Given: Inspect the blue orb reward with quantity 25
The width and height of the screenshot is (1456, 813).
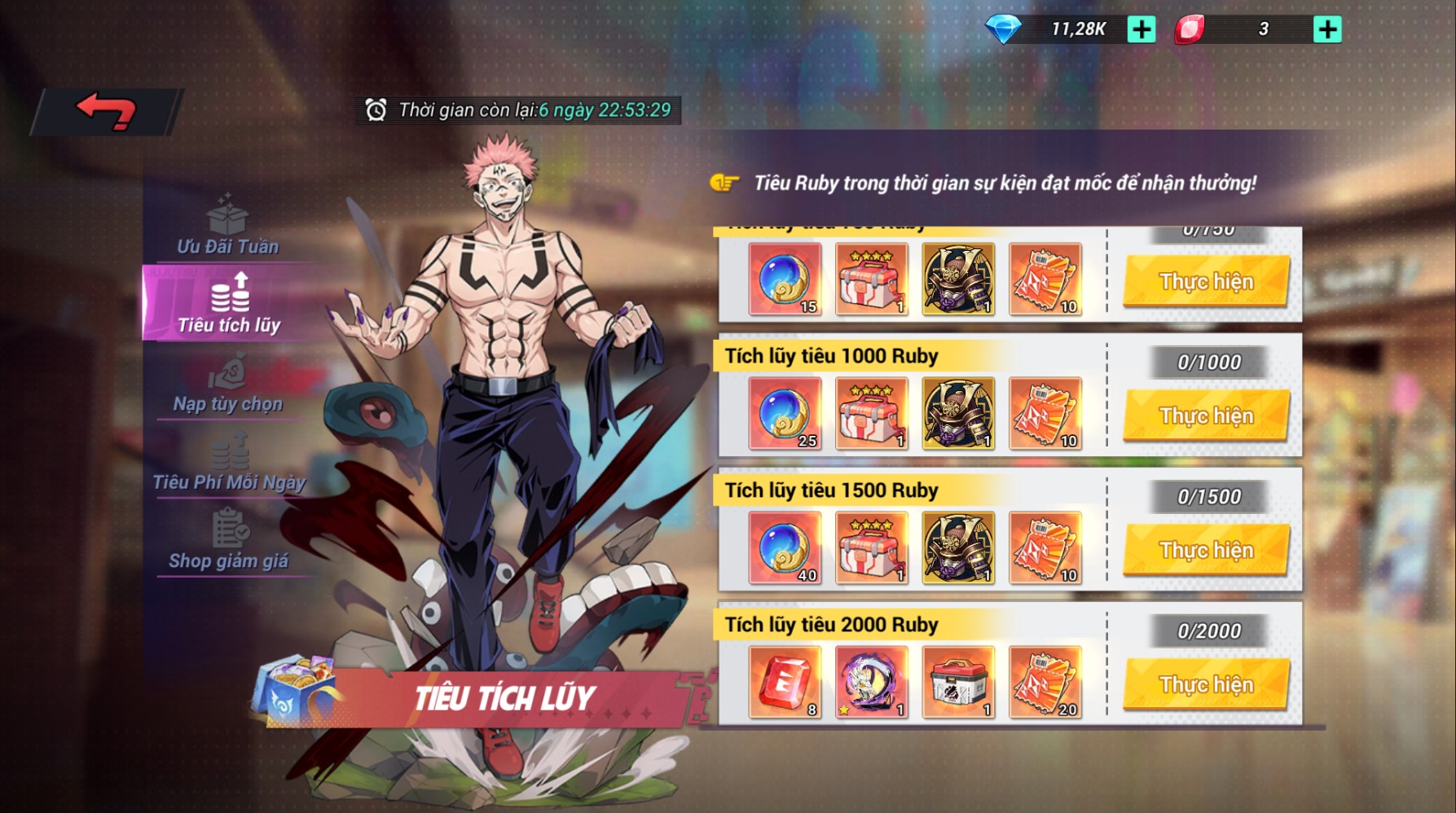Looking at the screenshot, I should 785,413.
